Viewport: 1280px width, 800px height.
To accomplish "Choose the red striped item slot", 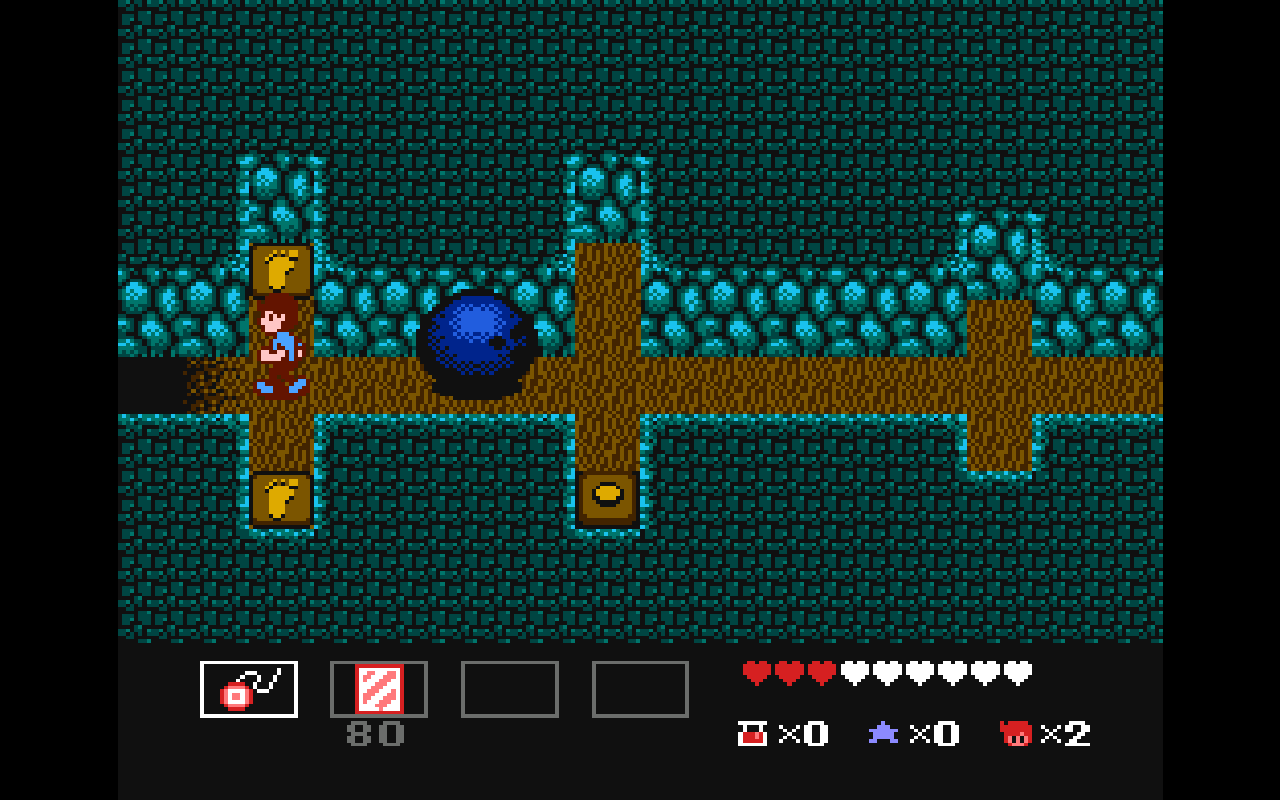I will [379, 689].
